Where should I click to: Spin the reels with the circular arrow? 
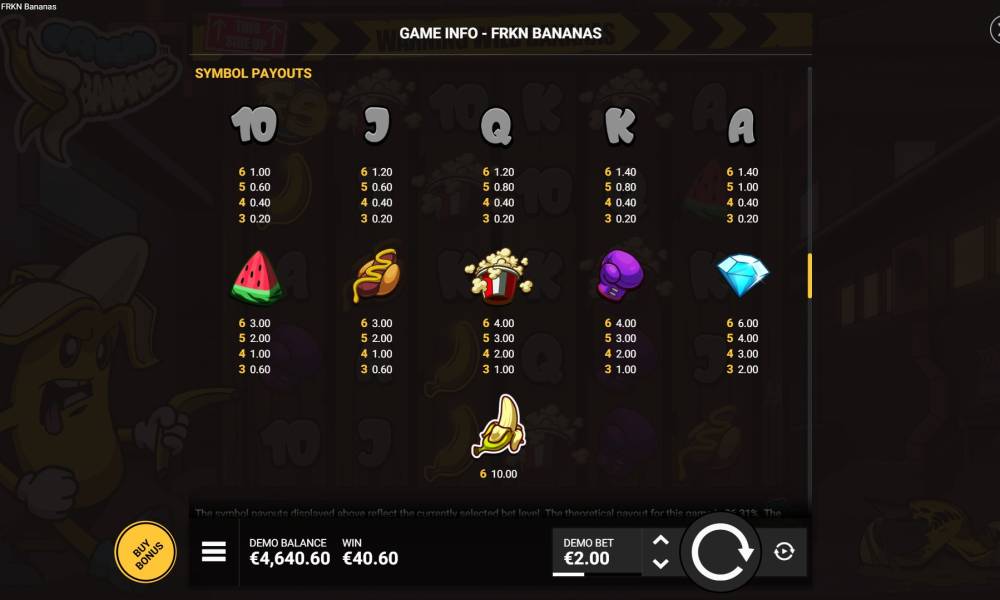(720, 551)
